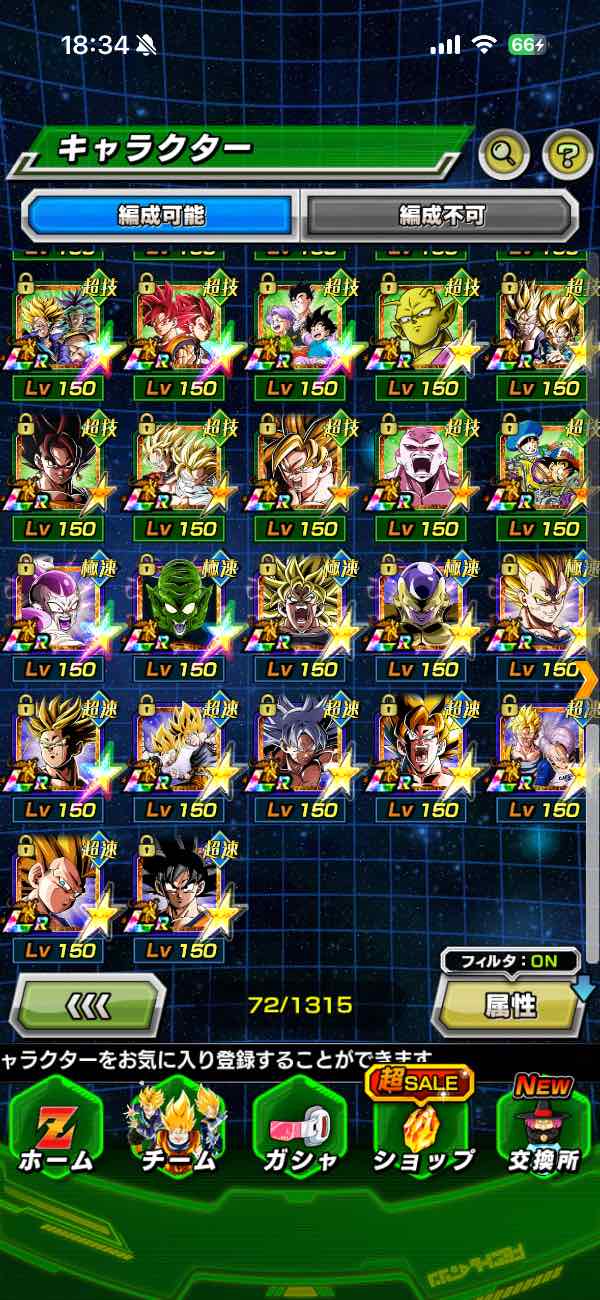Open the question mark help button
600x1300 pixels.
pos(567,153)
